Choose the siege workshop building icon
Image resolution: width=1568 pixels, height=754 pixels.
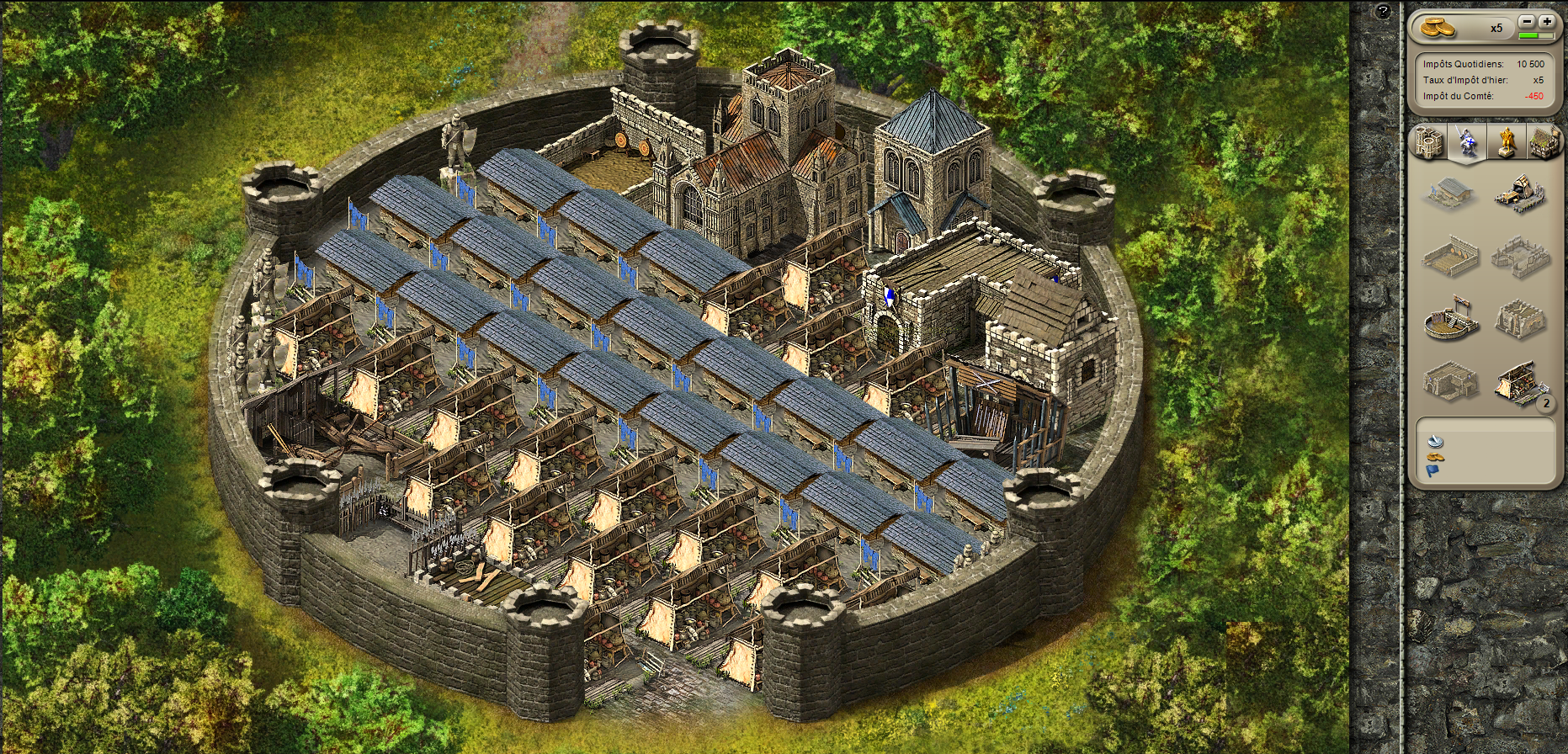(x=1520, y=194)
